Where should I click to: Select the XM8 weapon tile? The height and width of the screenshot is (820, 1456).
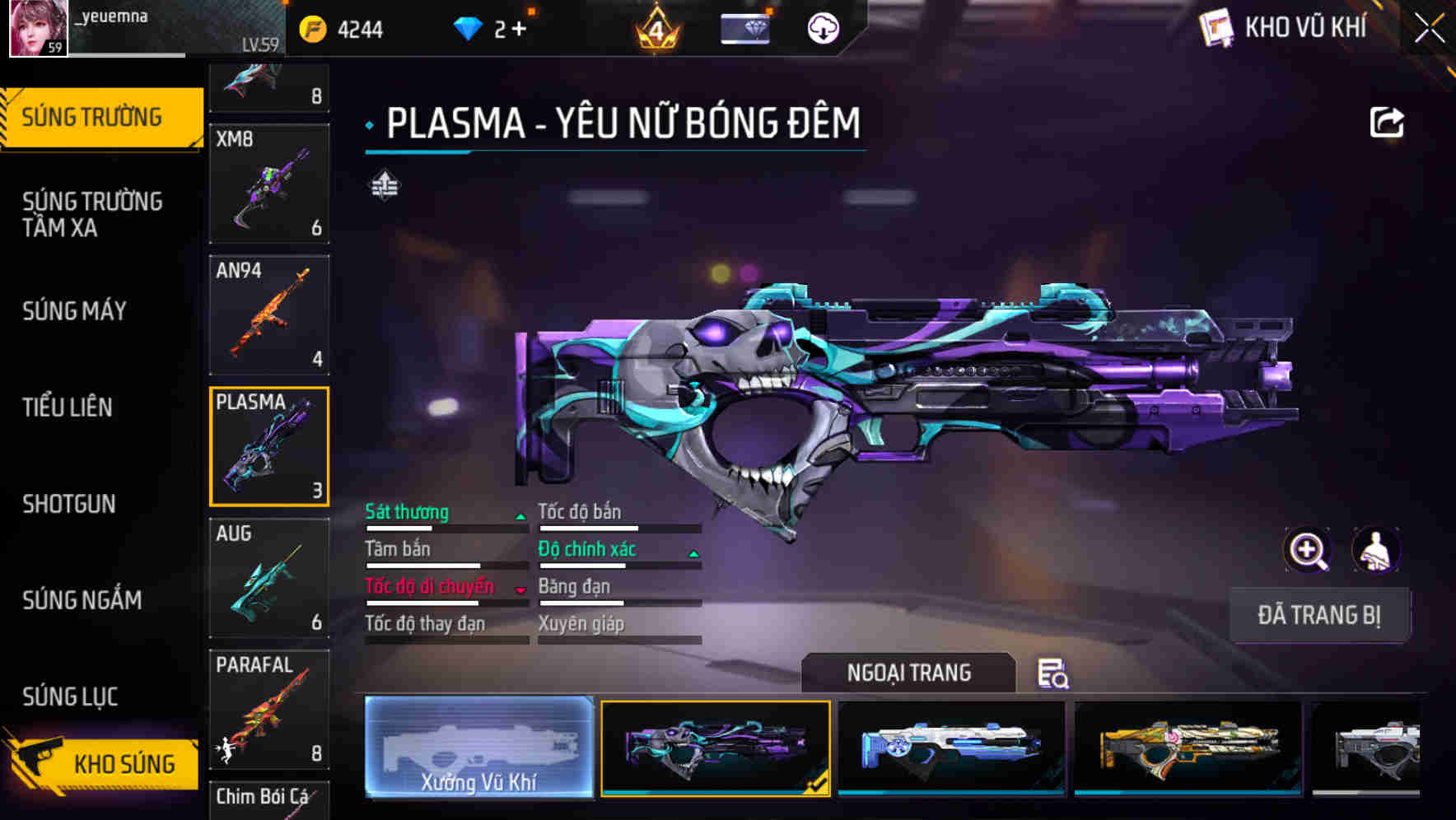(x=269, y=184)
